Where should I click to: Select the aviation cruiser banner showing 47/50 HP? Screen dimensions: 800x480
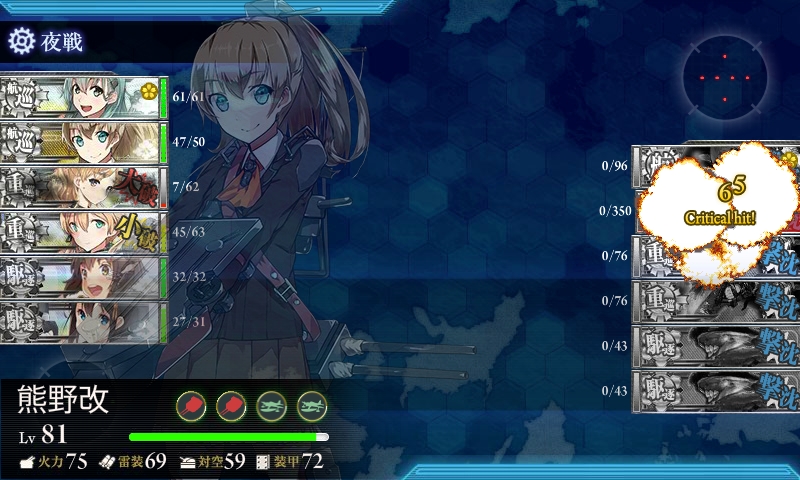tap(80, 142)
